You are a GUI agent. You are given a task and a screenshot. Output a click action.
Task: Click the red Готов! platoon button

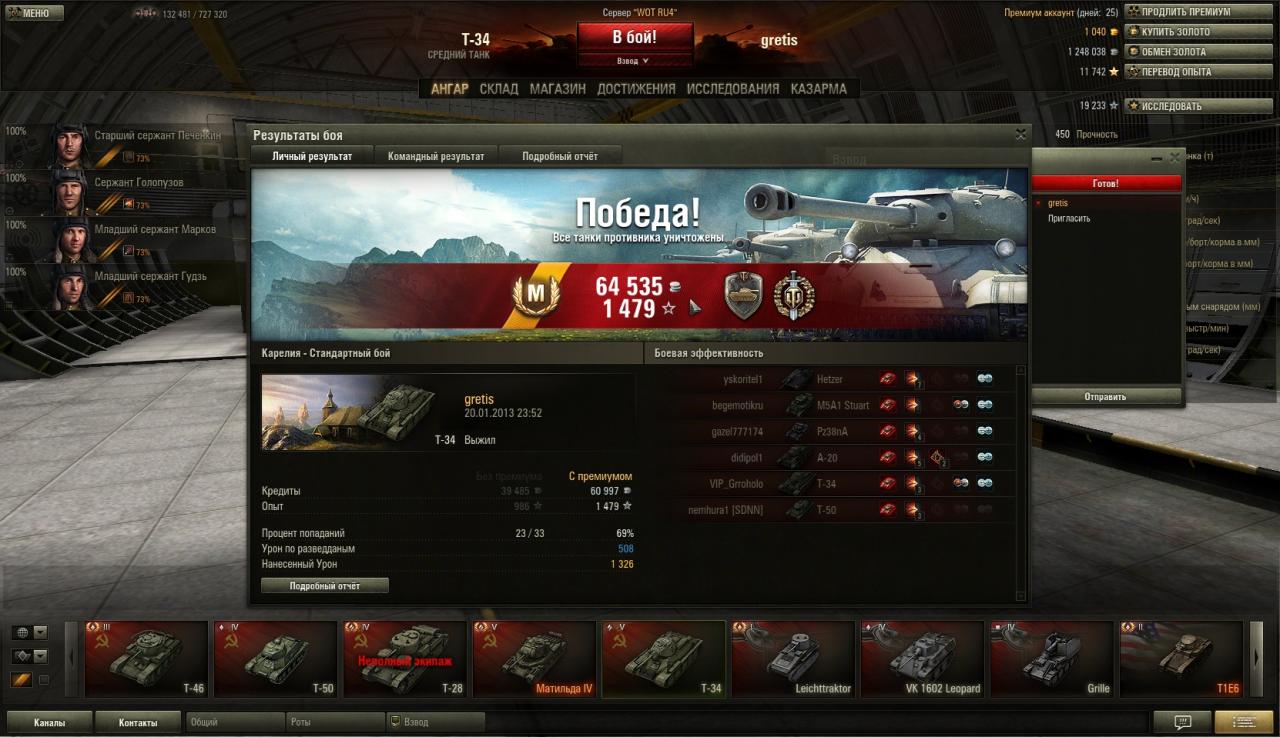[1104, 184]
